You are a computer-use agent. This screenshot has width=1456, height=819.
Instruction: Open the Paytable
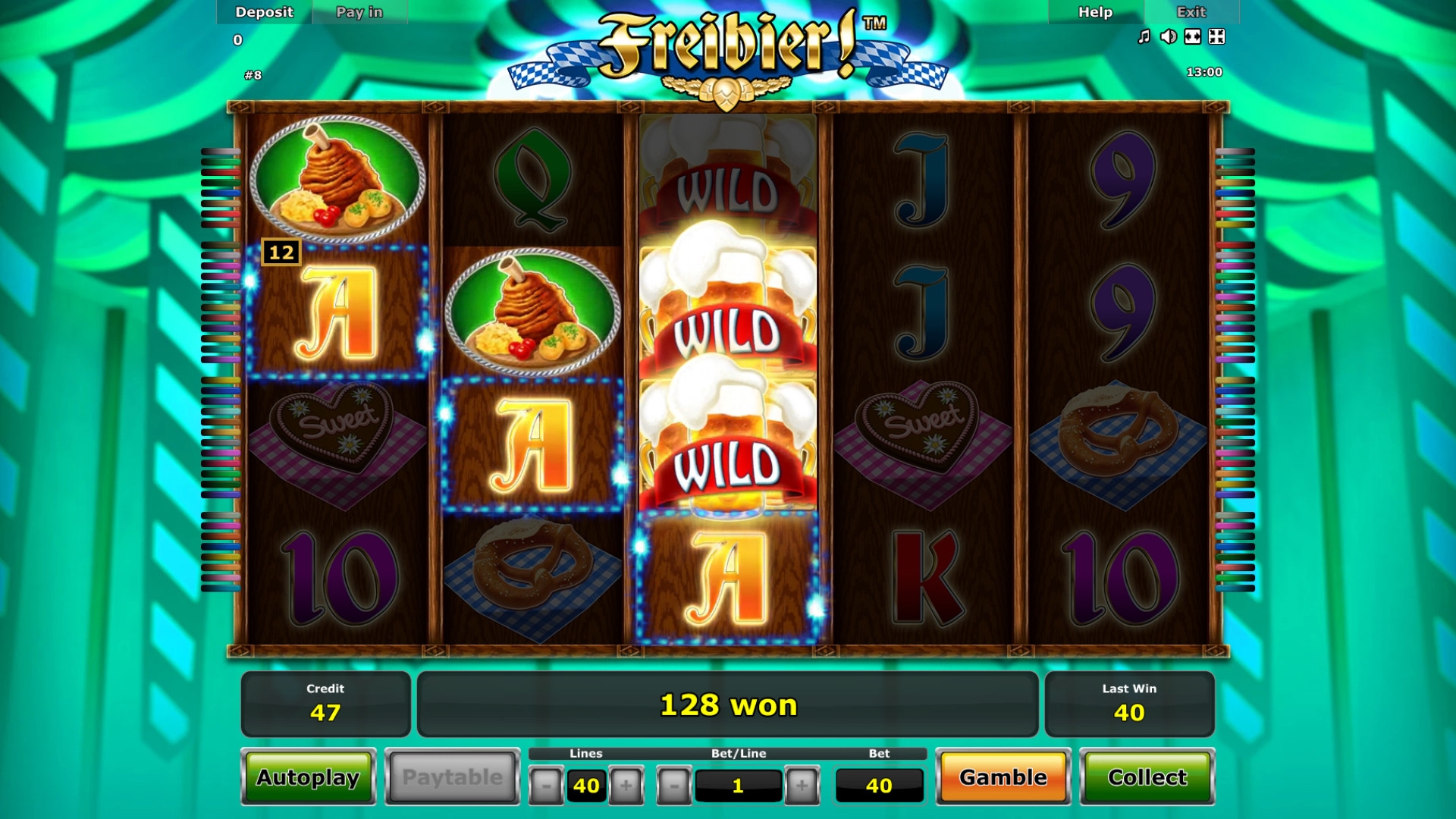click(452, 777)
